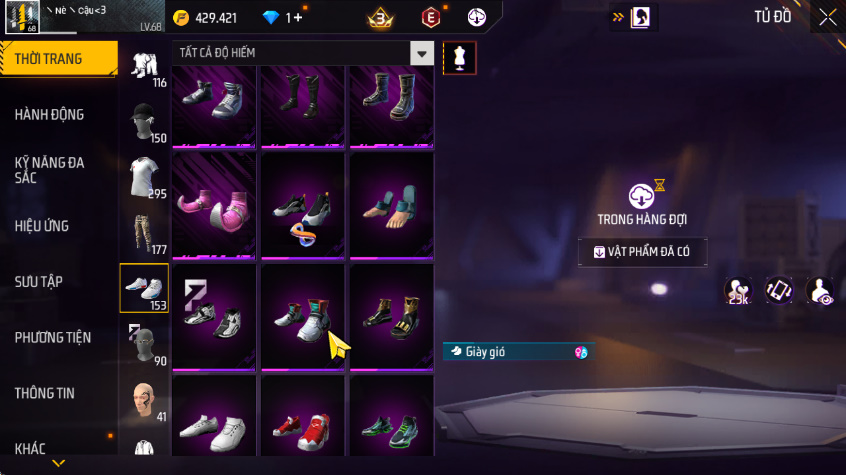This screenshot has height=475, width=846.
Task: Select the red sneakers item
Action: pos(303,425)
